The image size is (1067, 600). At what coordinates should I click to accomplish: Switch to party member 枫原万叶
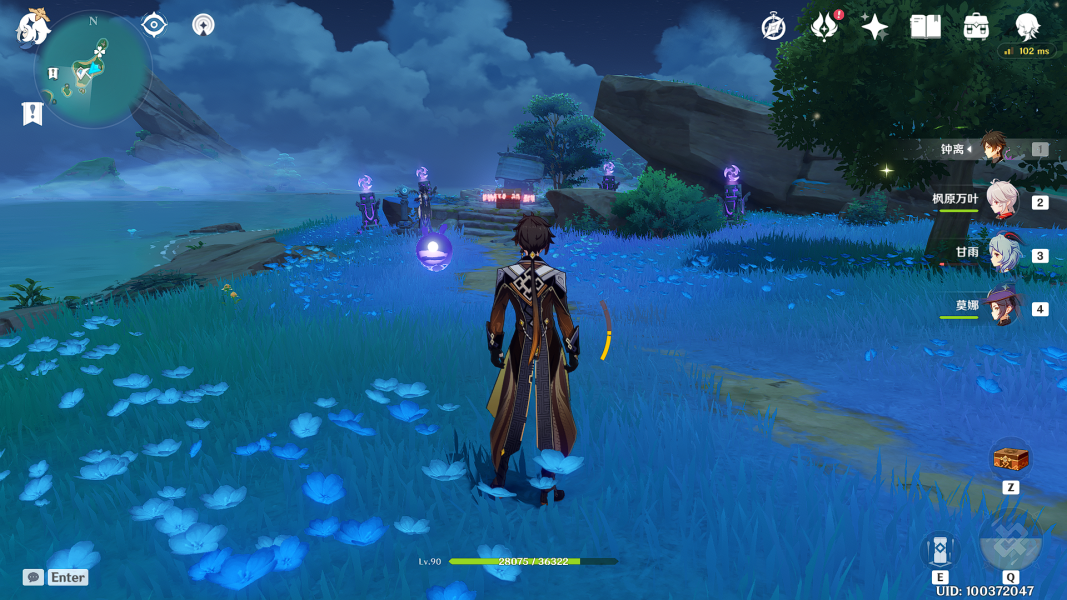1001,200
